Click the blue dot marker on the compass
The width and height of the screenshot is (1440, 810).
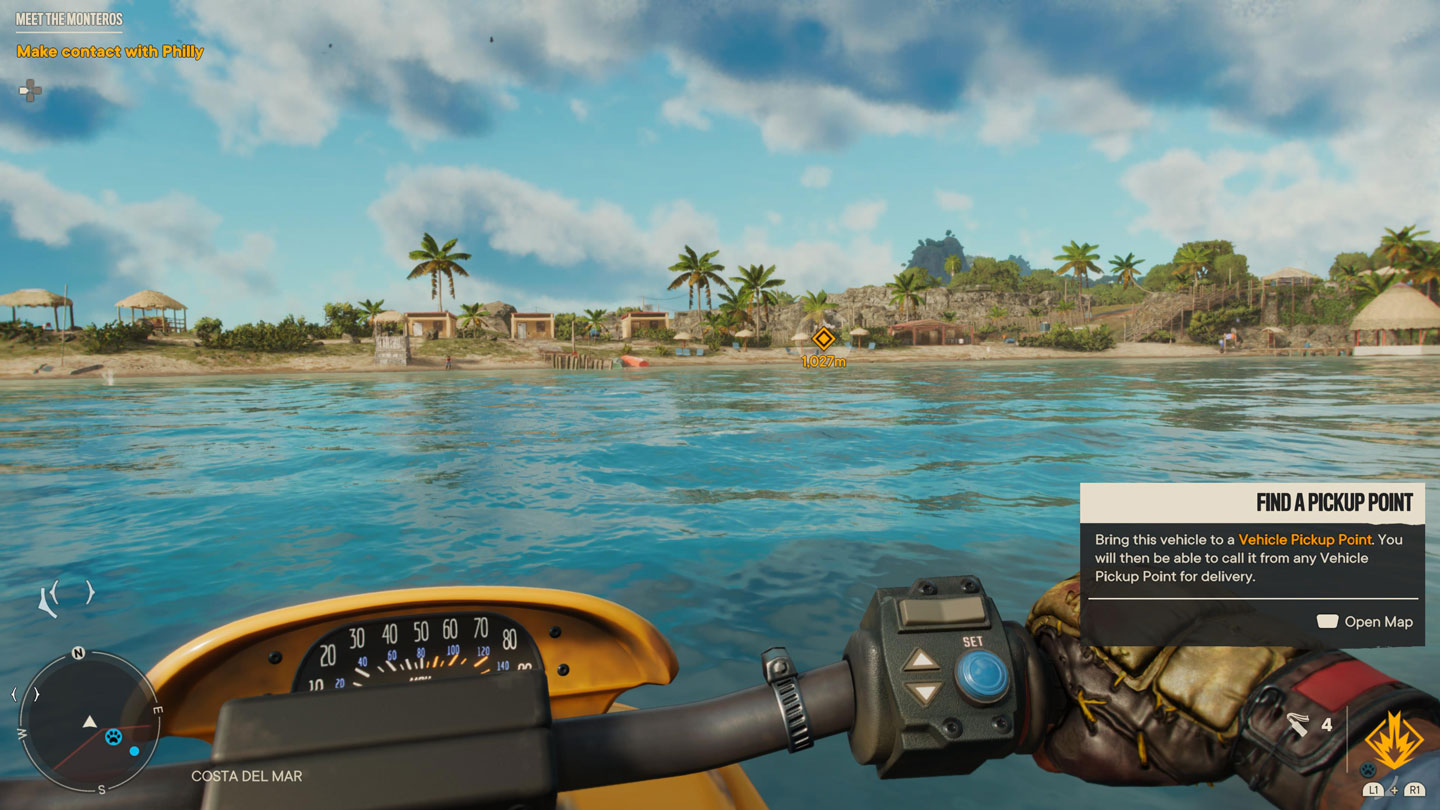(135, 750)
